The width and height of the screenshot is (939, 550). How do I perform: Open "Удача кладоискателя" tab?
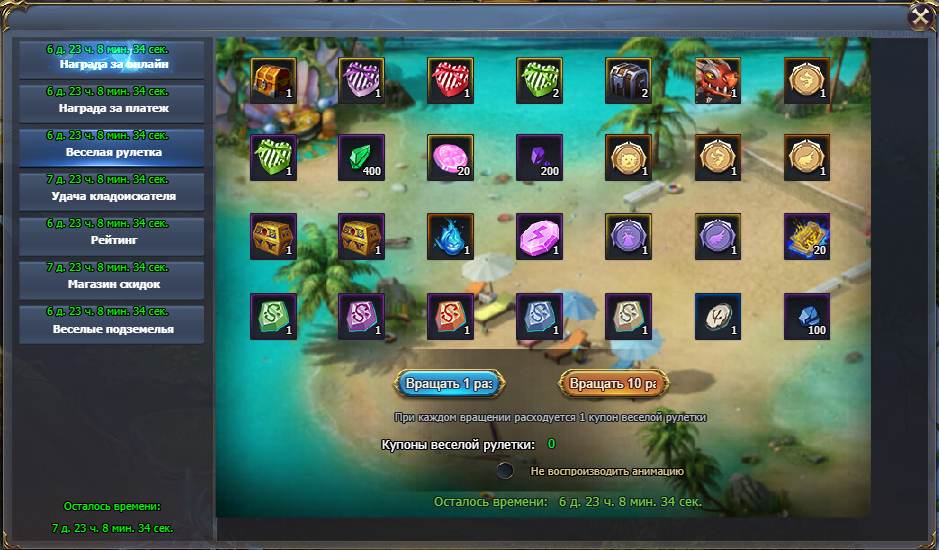(x=112, y=191)
